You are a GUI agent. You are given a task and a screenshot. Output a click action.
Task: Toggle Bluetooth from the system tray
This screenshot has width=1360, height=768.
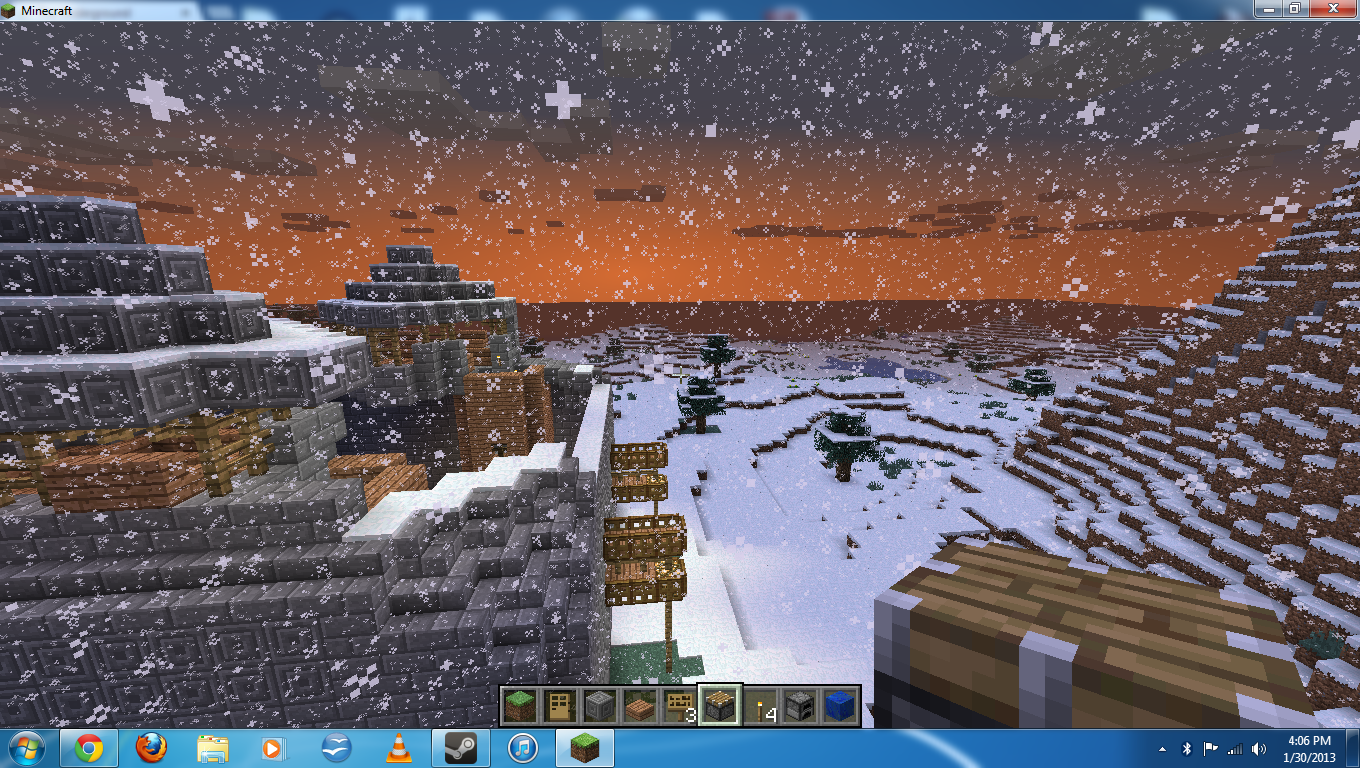[x=1186, y=748]
